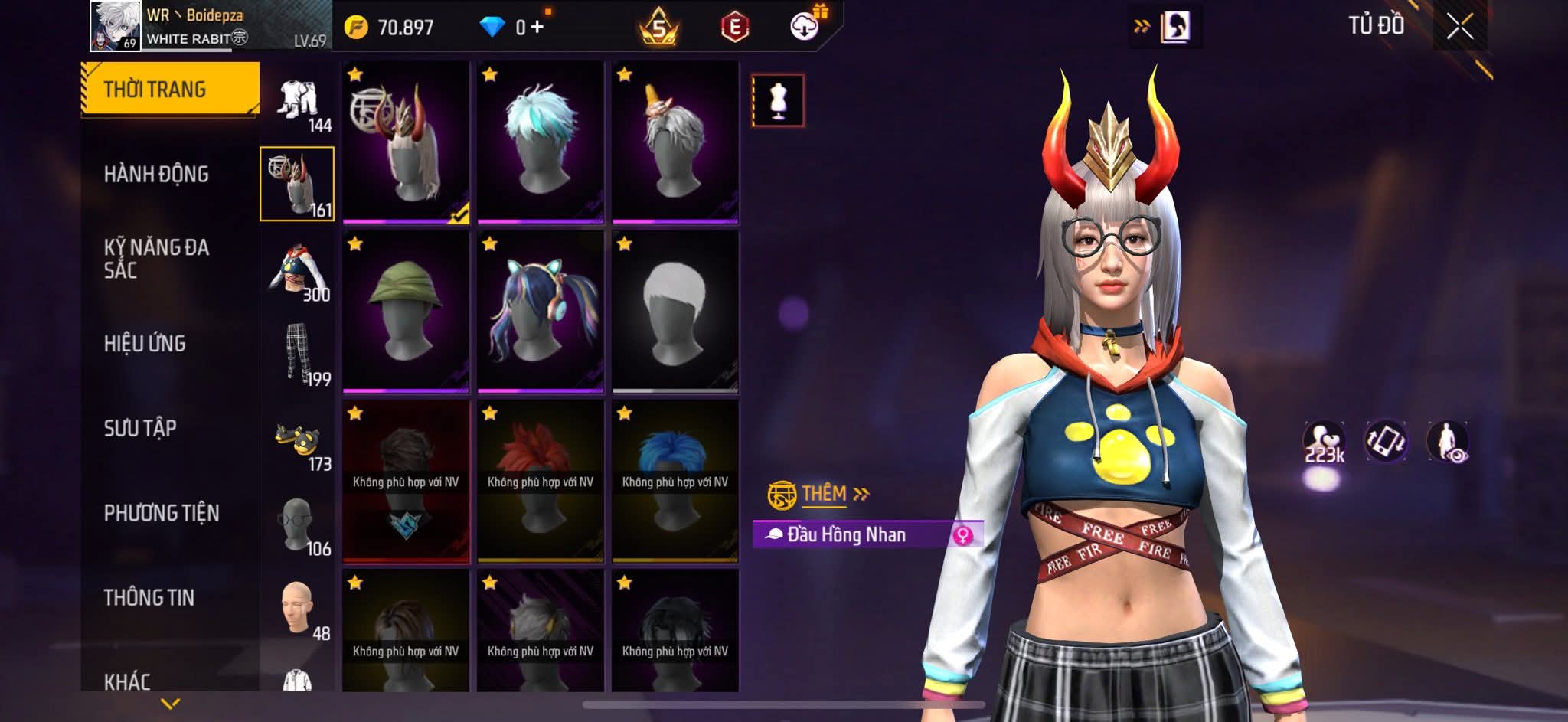This screenshot has height=722, width=1568.
Task: Select the plain white short hair
Action: (675, 312)
